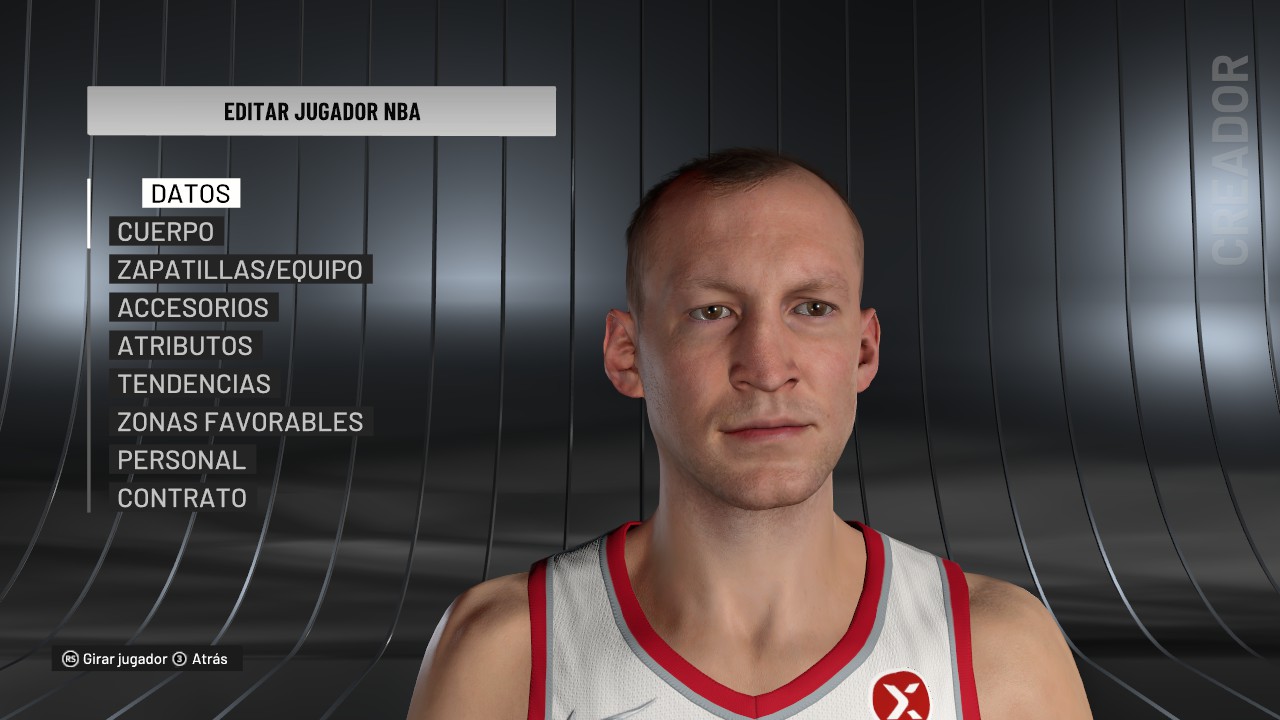Open the TENDENCIAS editing section

(193, 384)
